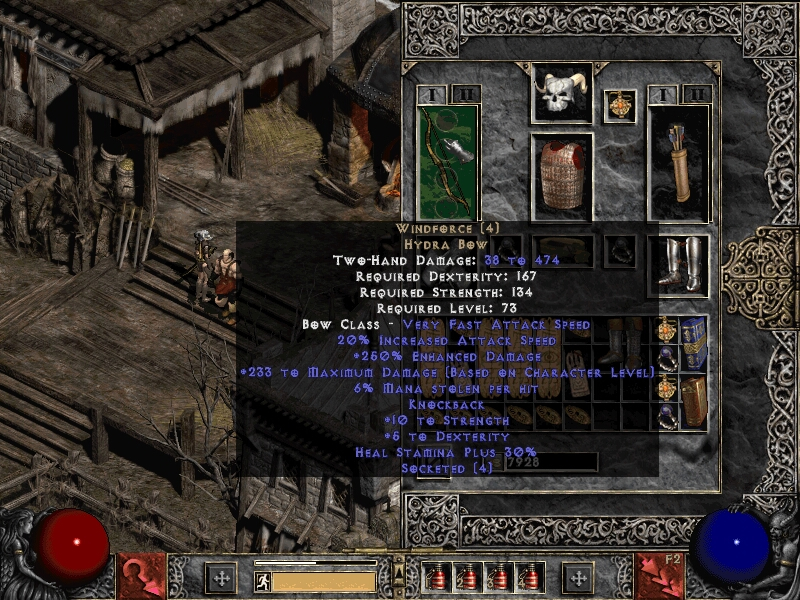Select the equipped Windforce Hydra Bow

[x=446, y=160]
